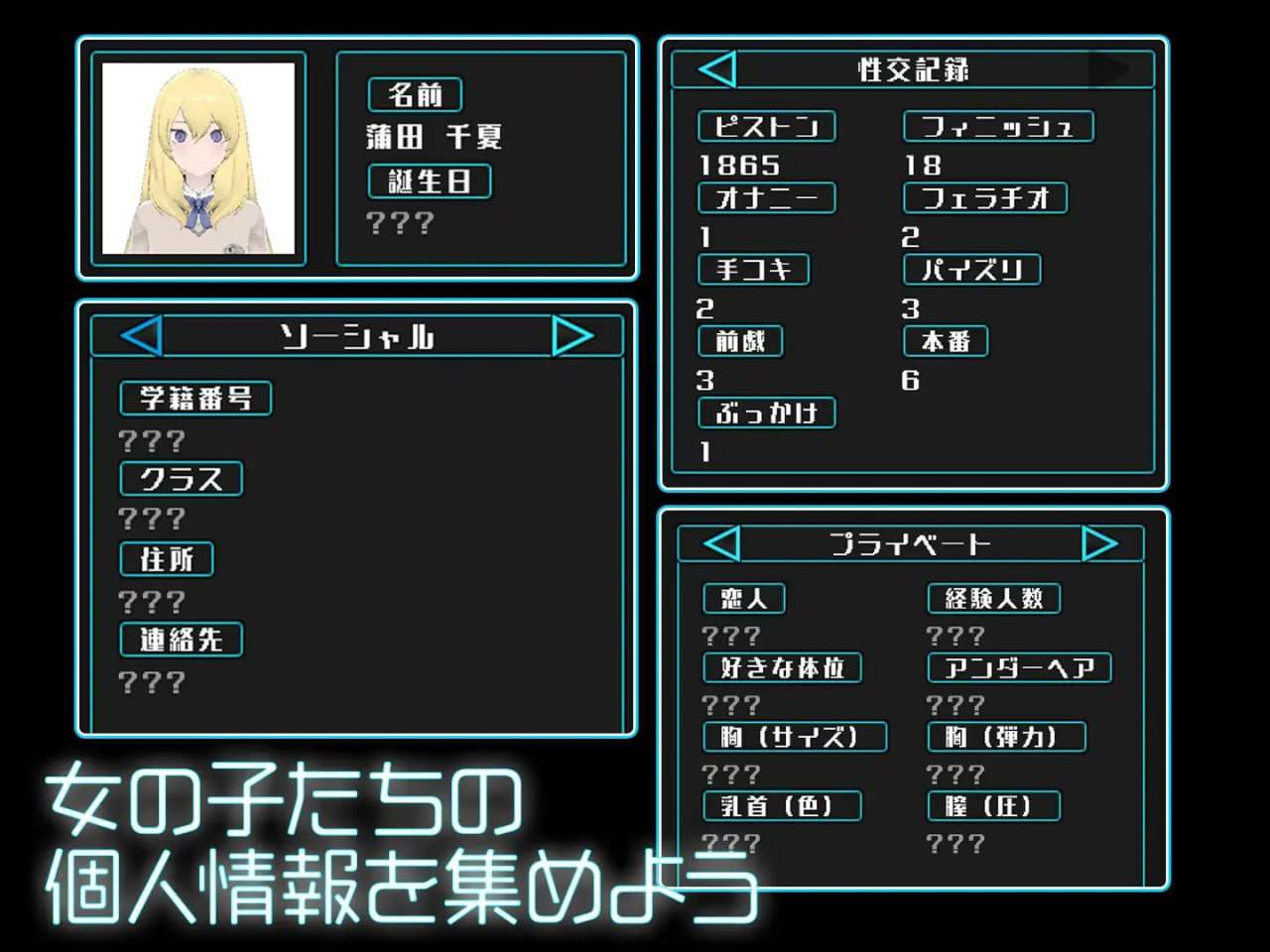Select the フィニッシュ stat label
1270x952 pixels.
click(x=998, y=126)
